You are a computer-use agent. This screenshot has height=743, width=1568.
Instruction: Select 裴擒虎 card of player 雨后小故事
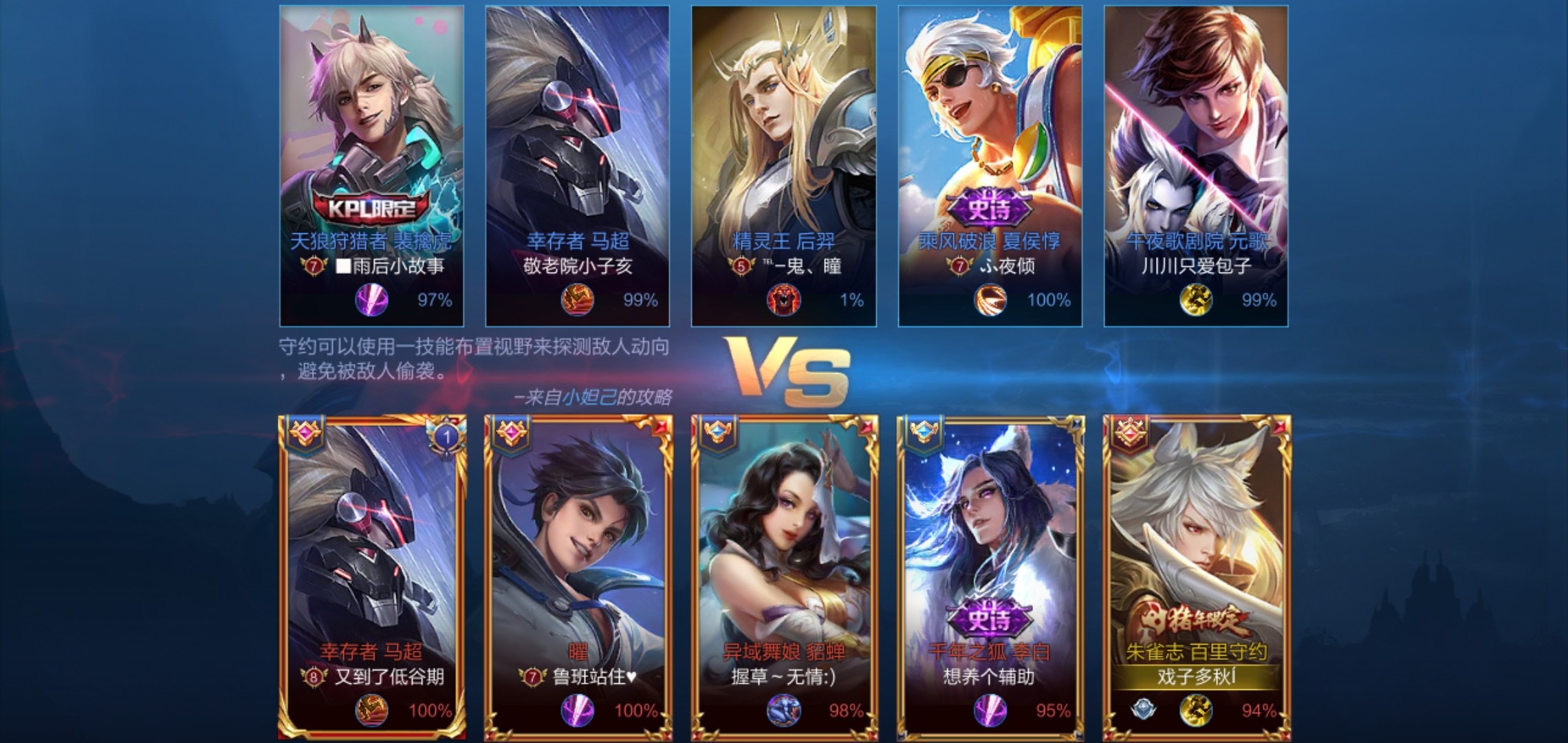pyautogui.click(x=371, y=165)
